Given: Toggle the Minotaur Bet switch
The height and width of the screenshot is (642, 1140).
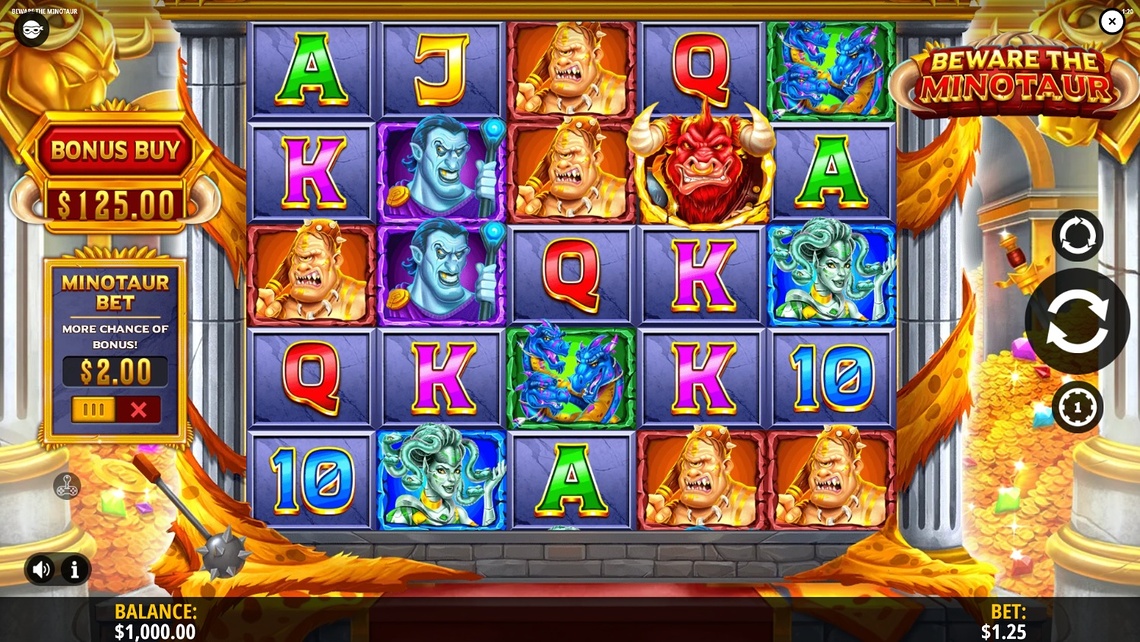Looking at the screenshot, I should point(115,409).
